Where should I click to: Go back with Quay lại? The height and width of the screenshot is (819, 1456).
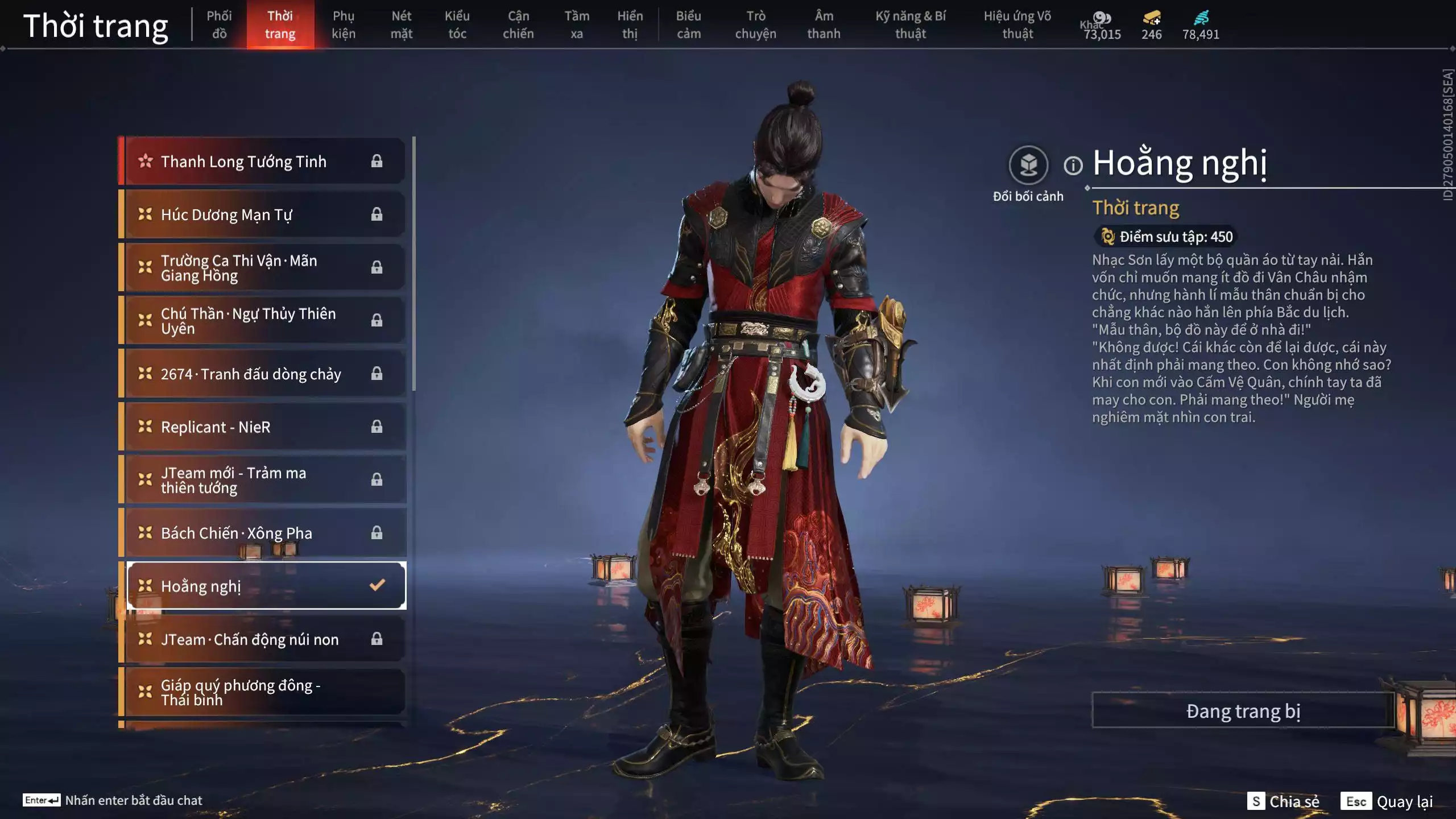[1388, 801]
